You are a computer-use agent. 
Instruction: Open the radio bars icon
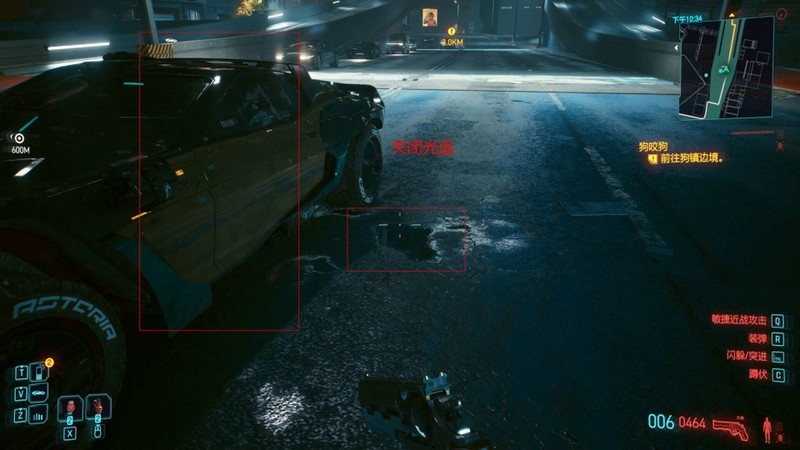(x=40, y=414)
